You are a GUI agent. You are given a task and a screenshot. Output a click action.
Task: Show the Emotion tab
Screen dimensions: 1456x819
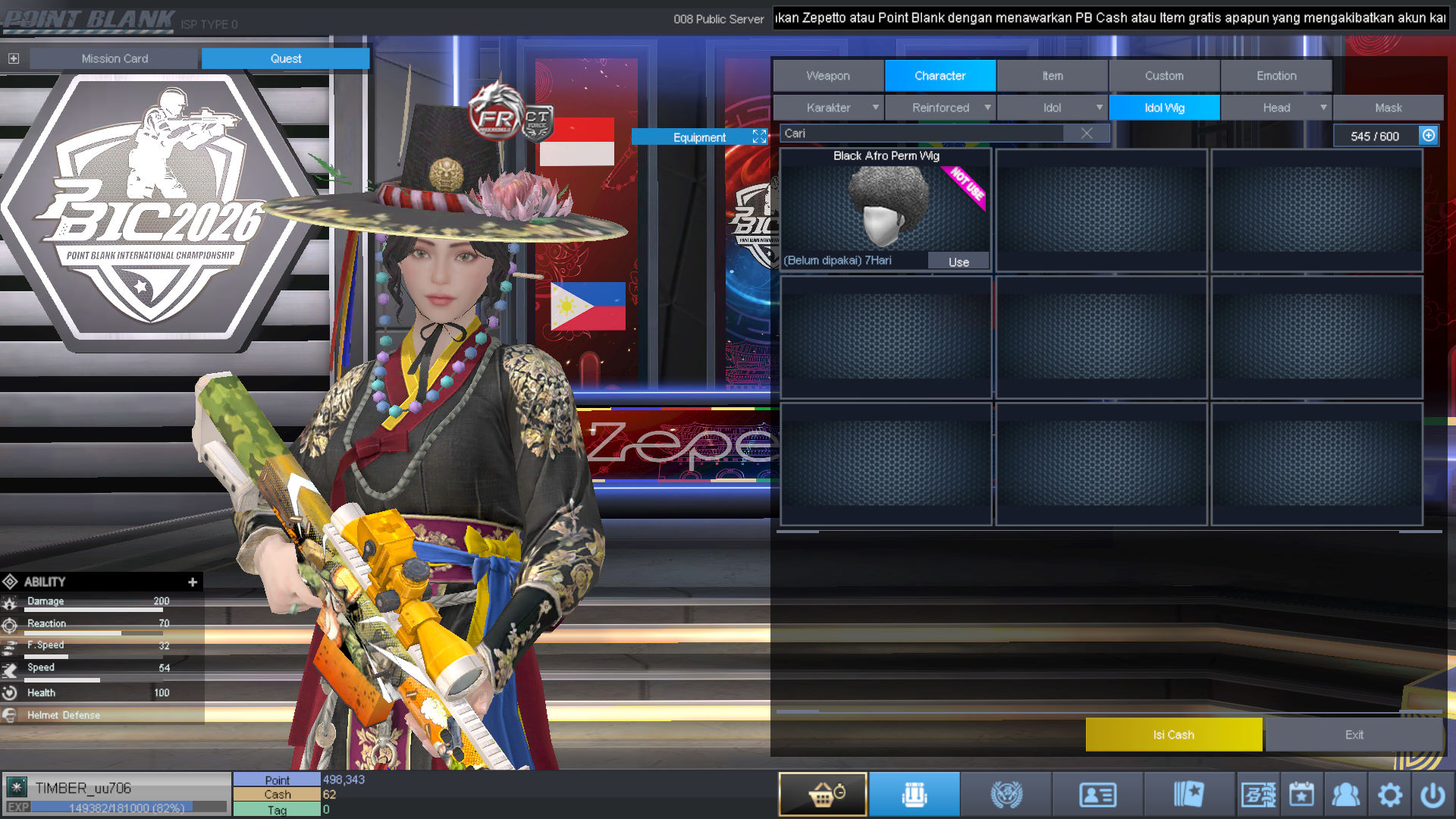point(1276,76)
